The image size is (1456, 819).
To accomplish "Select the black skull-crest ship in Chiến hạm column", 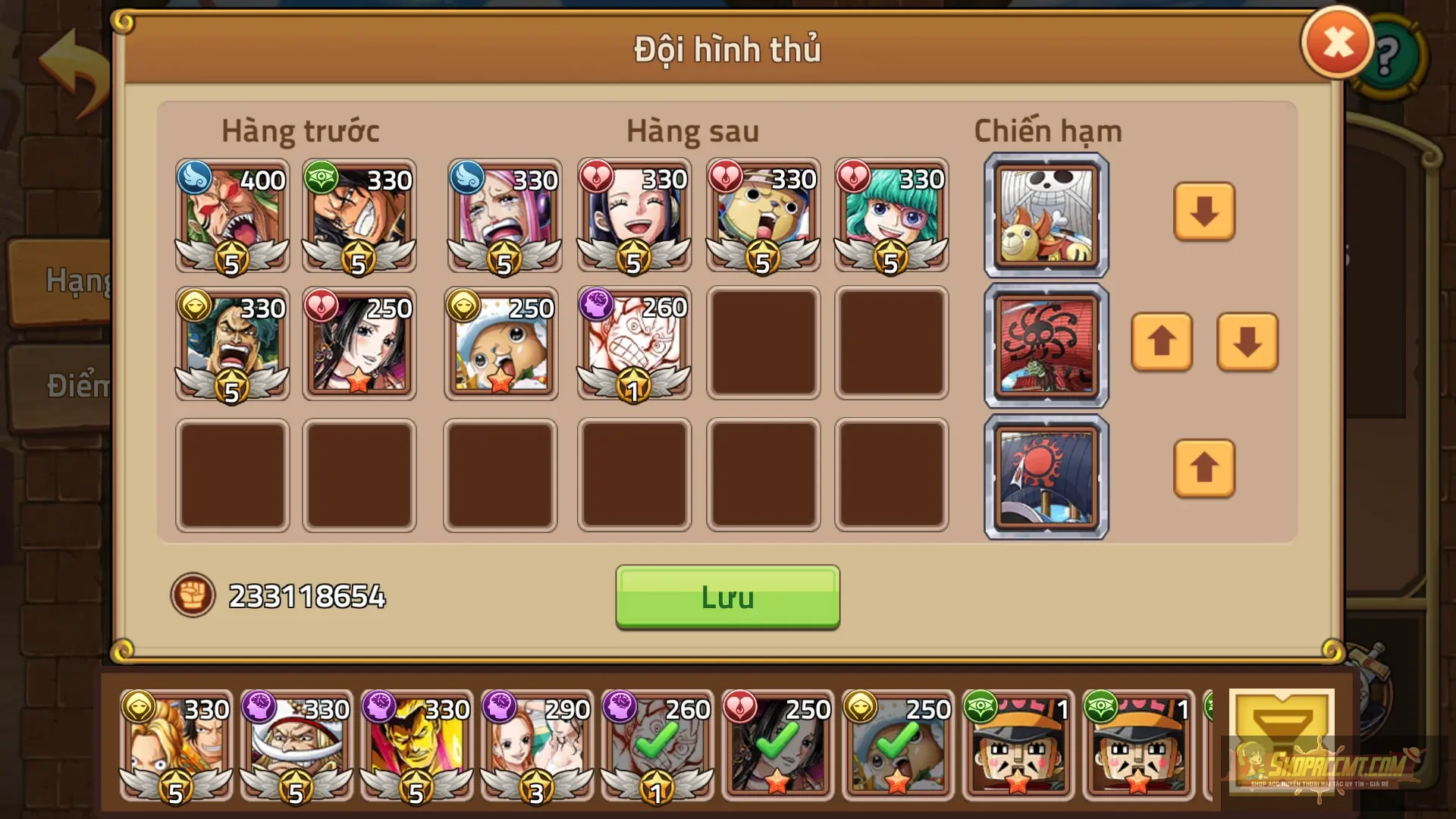I will point(1045,346).
